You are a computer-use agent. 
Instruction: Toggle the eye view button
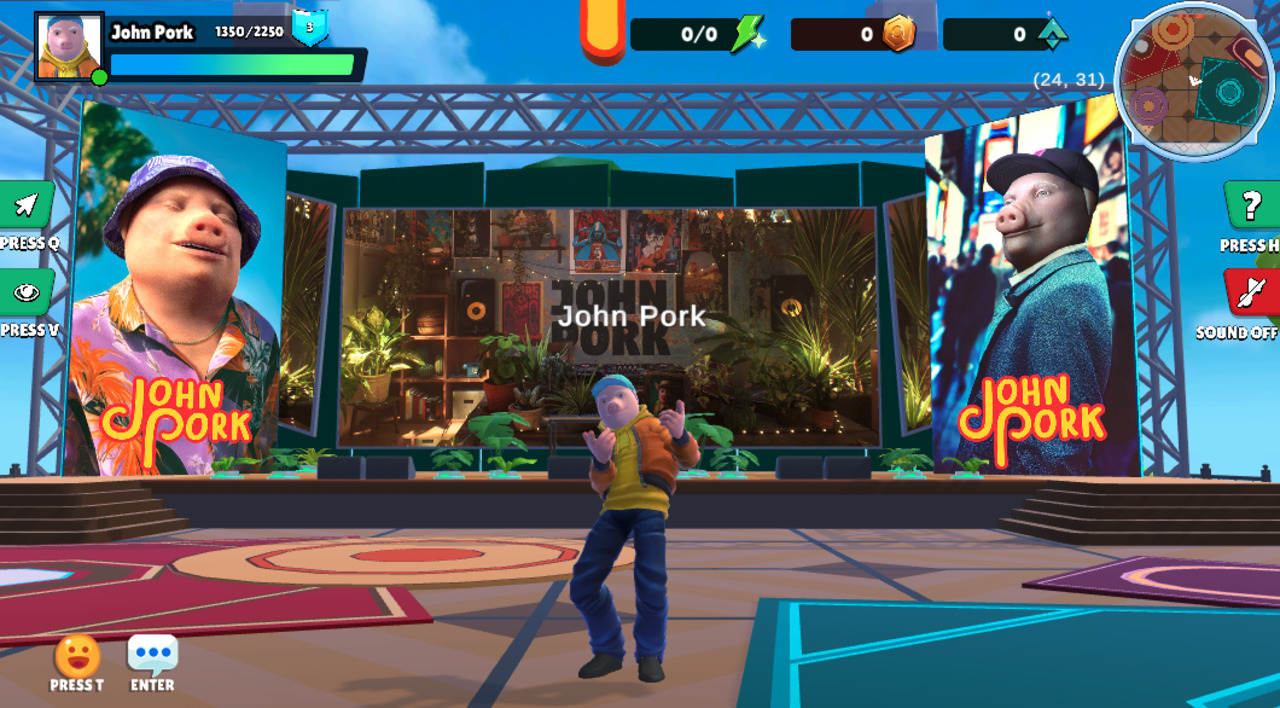click(x=26, y=293)
